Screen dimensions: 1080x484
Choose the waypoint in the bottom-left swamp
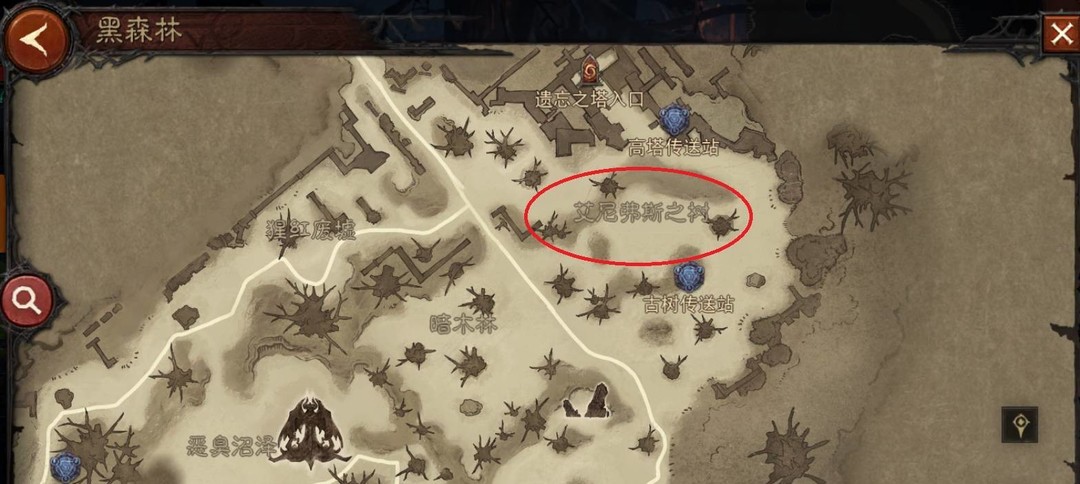[68, 466]
